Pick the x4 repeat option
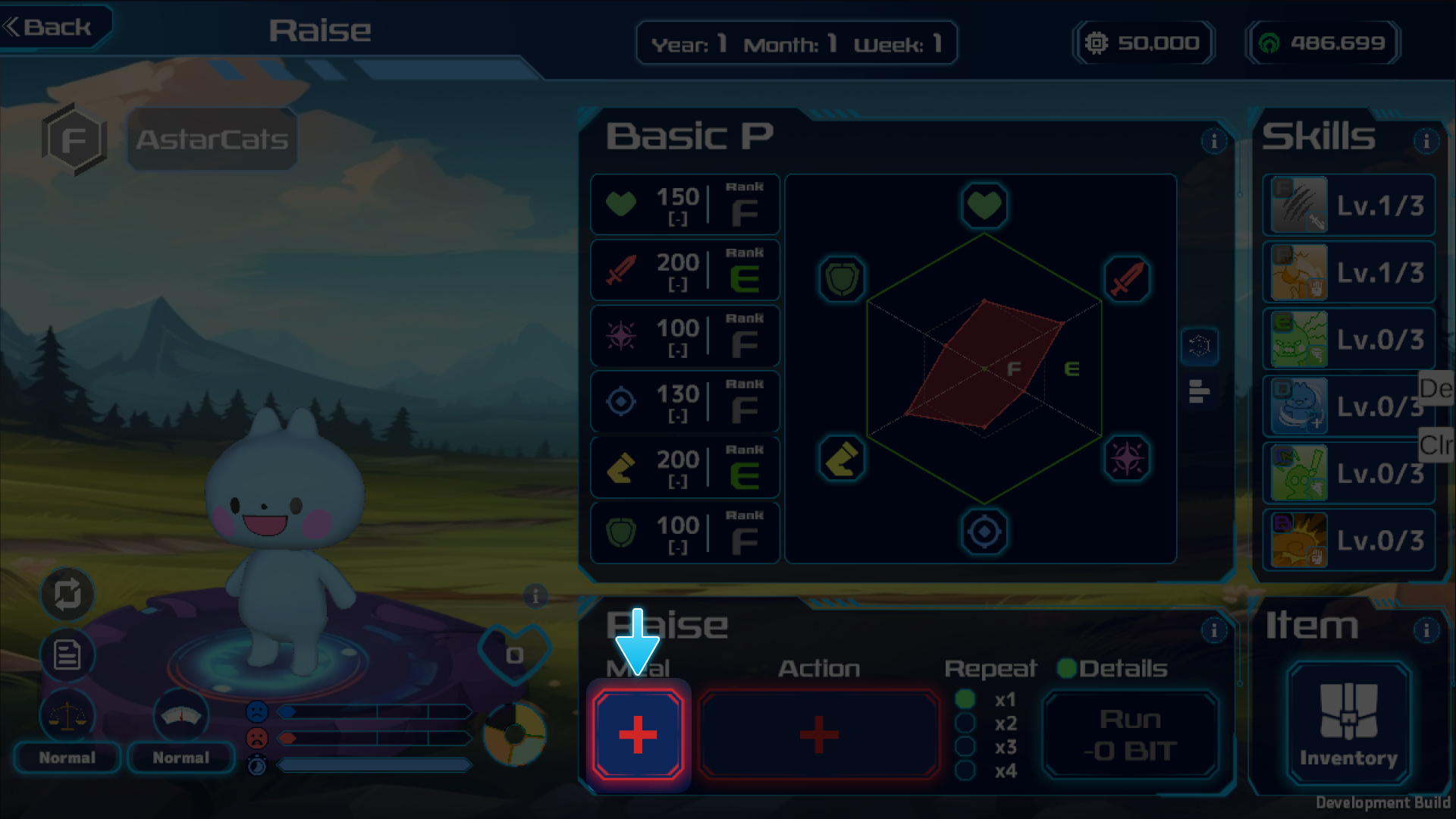Screen dimensions: 1456x819 pos(965,770)
